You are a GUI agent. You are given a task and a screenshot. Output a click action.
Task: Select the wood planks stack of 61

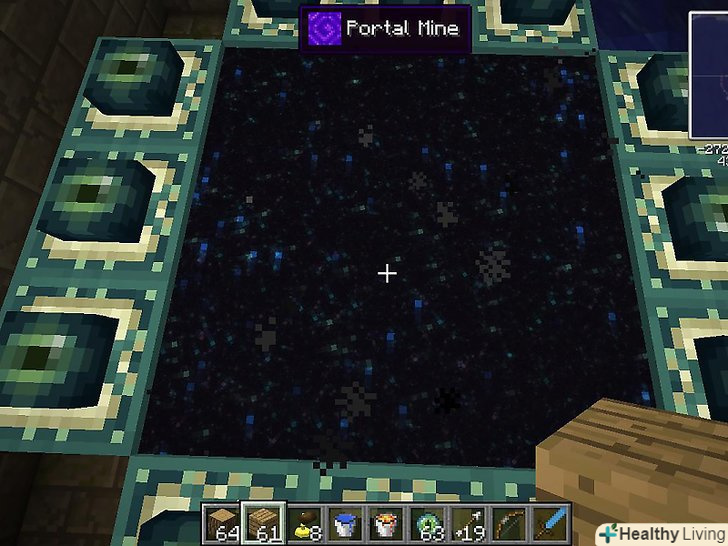coord(263,521)
